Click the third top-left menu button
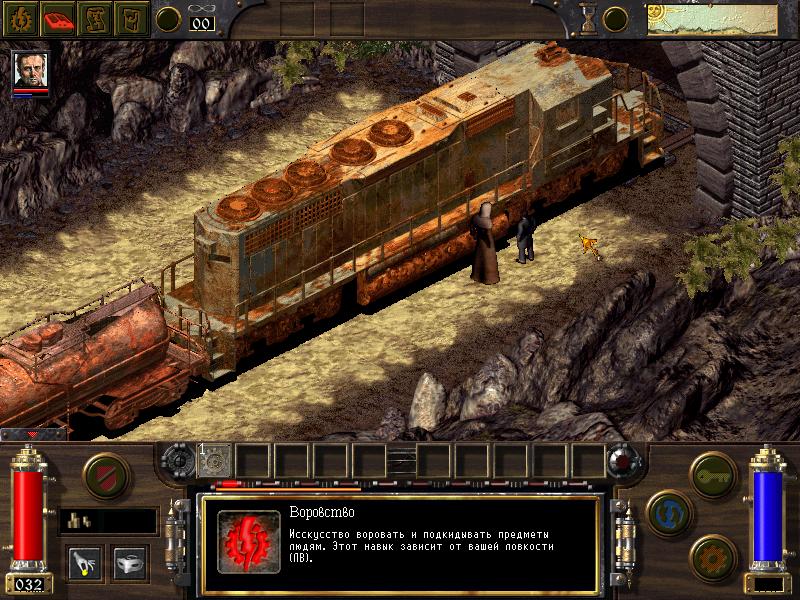The height and width of the screenshot is (600, 800). pyautogui.click(x=96, y=17)
